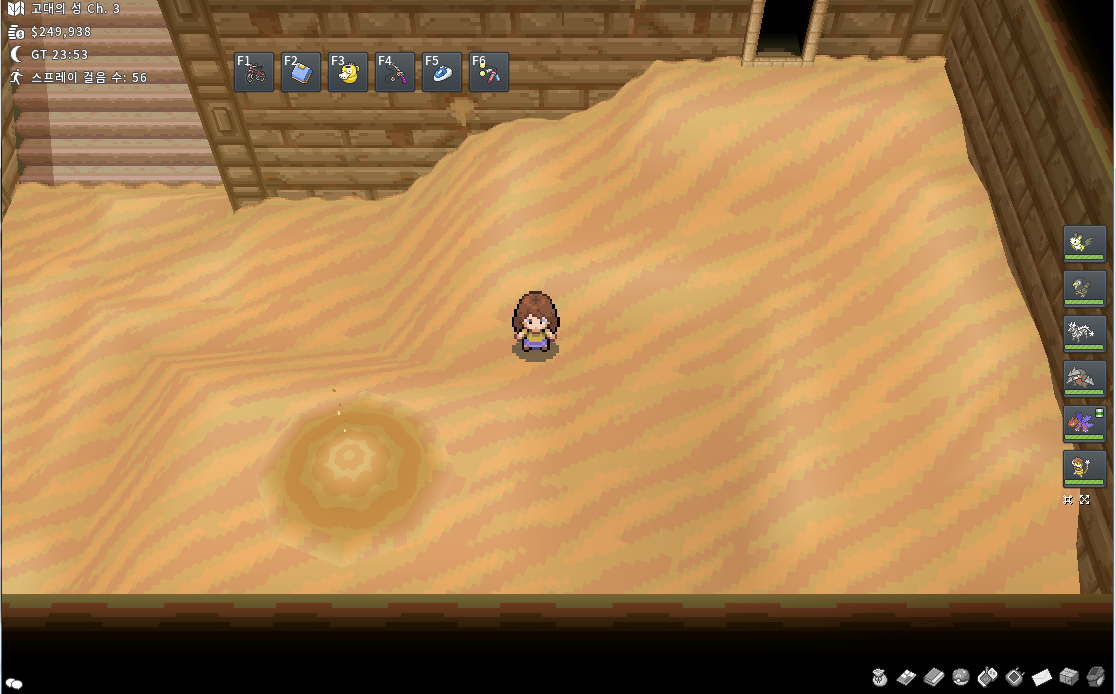This screenshot has width=1116, height=694.
Task: Open the wristwatch icon in the bottom menu
Action: pyautogui.click(x=1096, y=677)
